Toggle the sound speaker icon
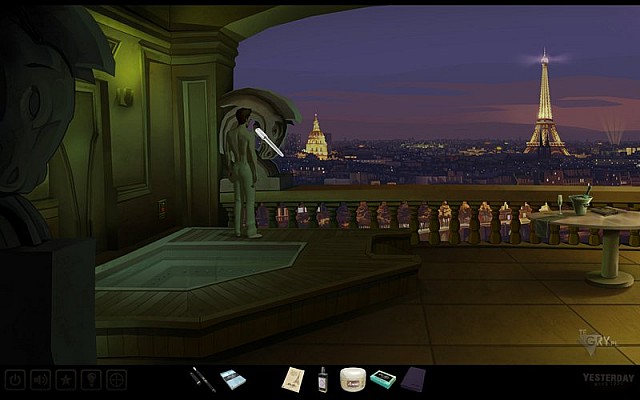Viewport: 640px width, 400px height. pos(41,380)
